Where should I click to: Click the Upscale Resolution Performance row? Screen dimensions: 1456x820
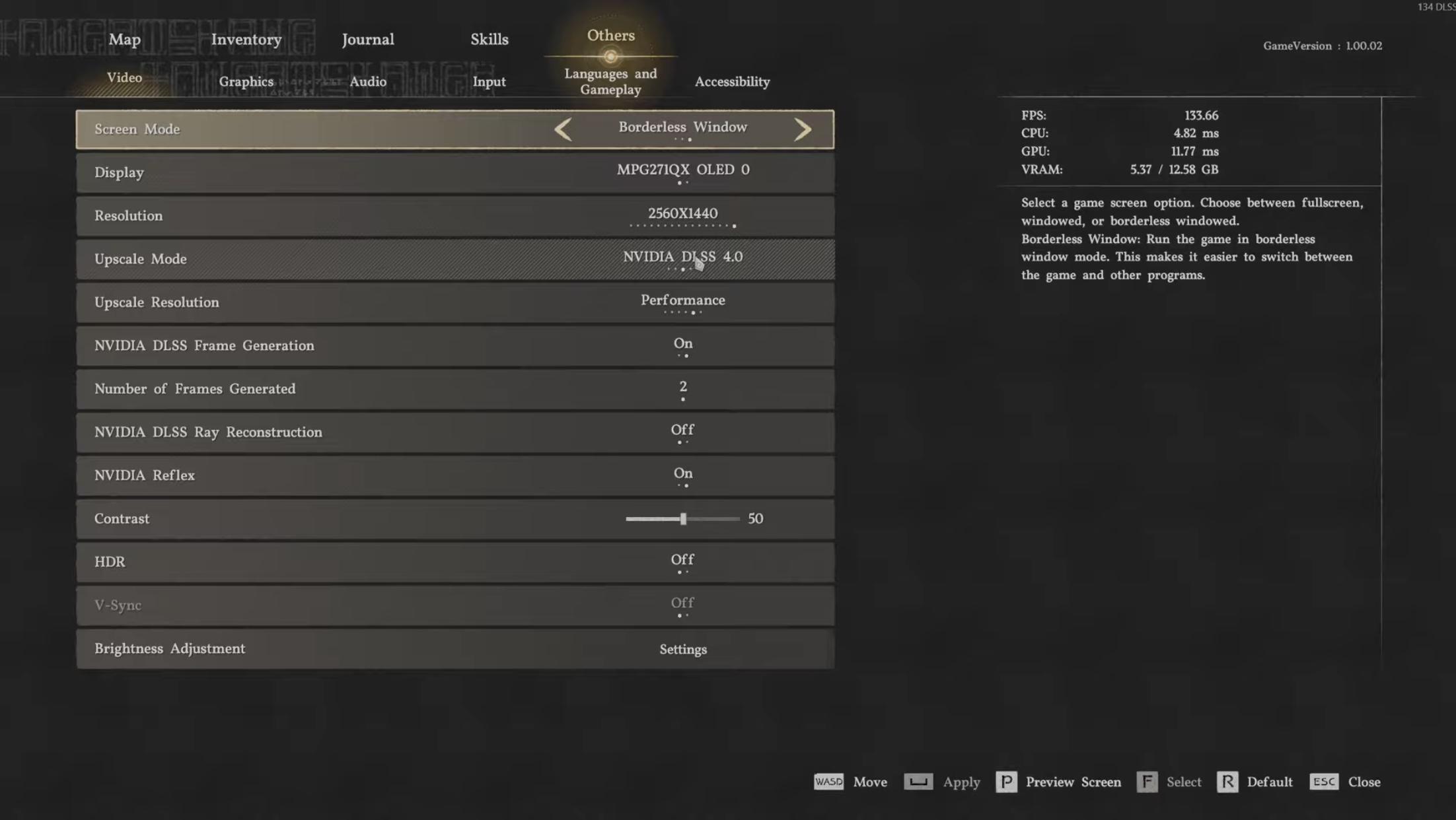[x=682, y=301]
